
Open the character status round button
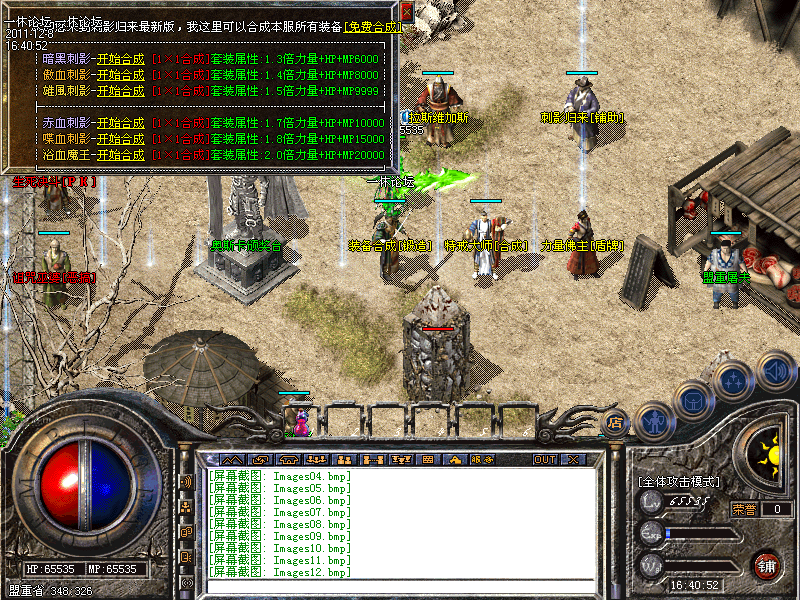coord(653,422)
